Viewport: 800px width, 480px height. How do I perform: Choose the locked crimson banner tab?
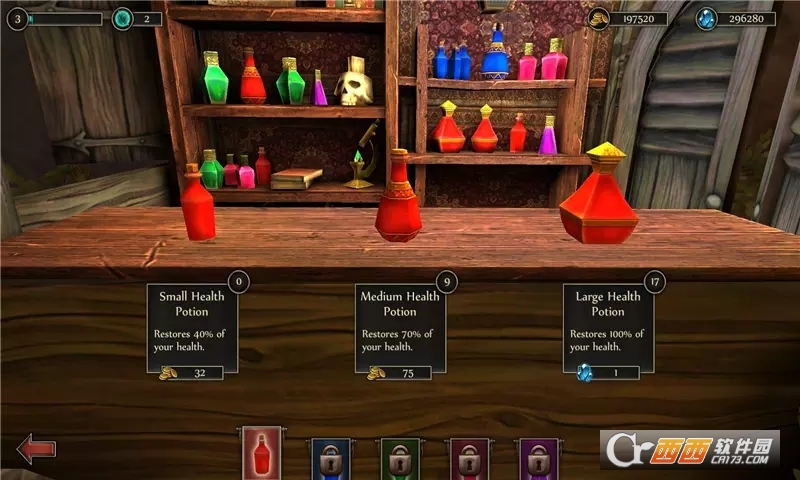click(x=468, y=459)
